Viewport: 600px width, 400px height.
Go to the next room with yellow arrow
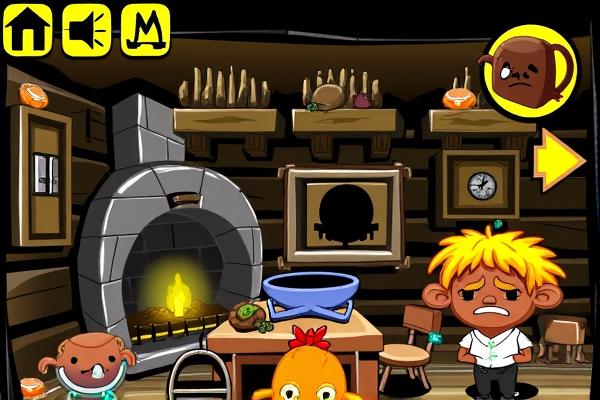click(558, 158)
